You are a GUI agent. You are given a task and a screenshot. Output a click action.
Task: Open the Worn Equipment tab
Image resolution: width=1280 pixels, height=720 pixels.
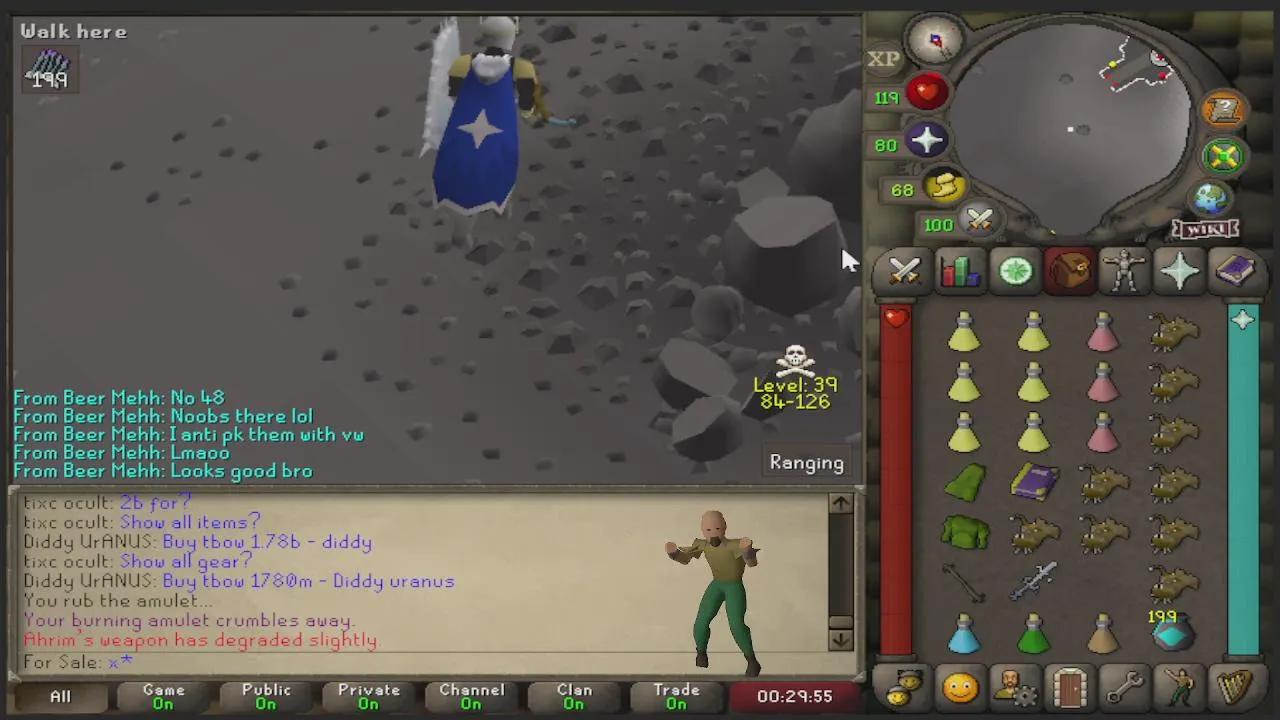click(1124, 272)
